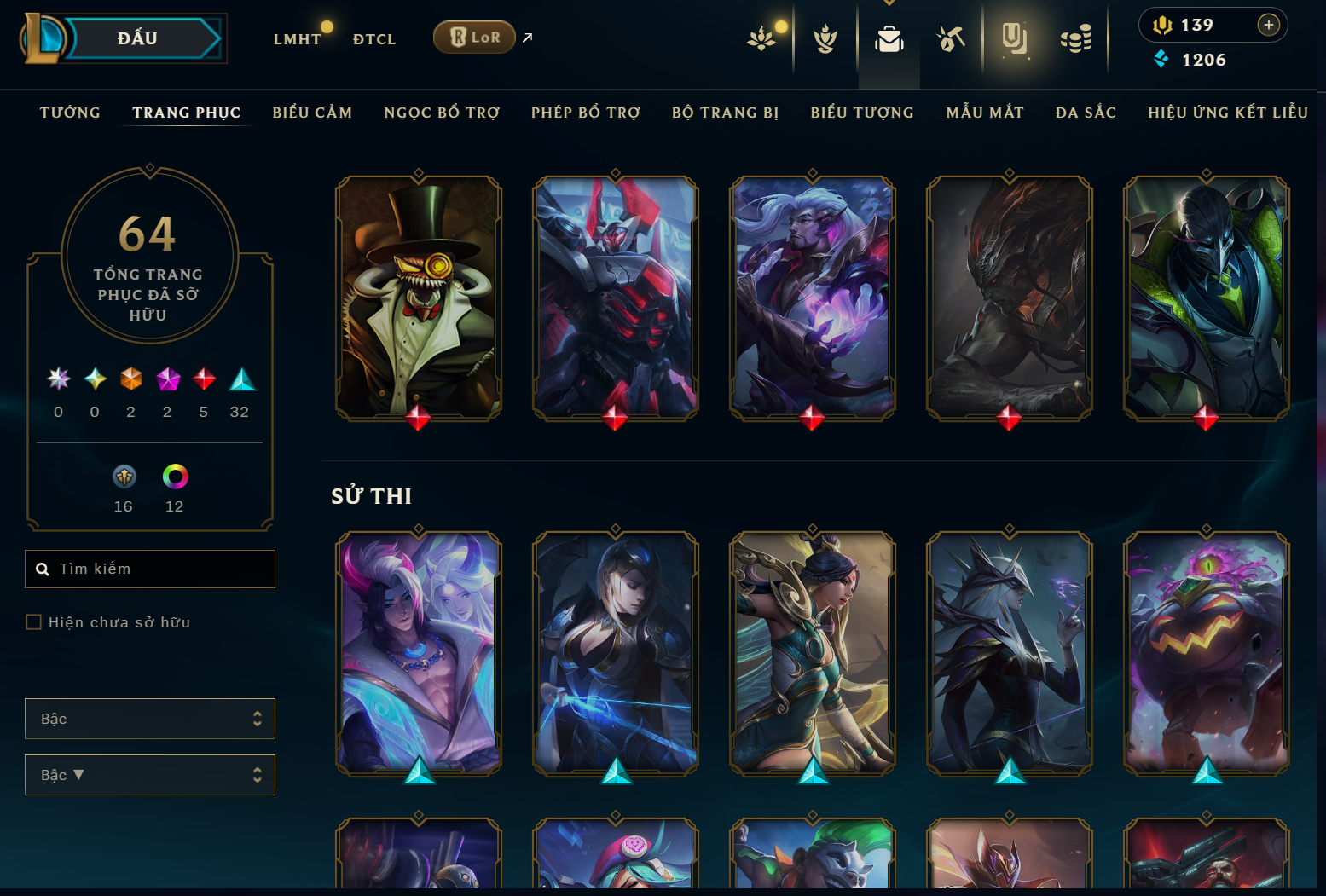Open the Your Shop cards icon

point(1015,38)
